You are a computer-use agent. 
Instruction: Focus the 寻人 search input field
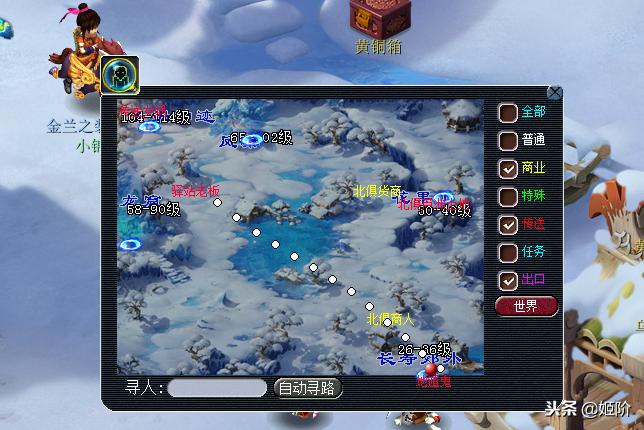click(217, 388)
